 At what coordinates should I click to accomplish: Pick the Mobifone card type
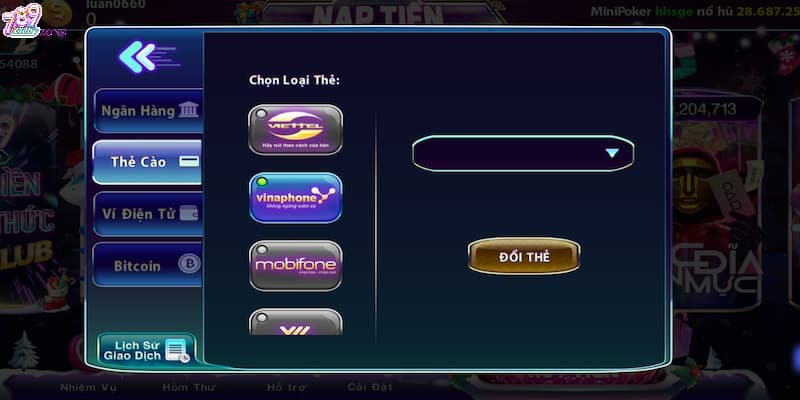point(295,265)
